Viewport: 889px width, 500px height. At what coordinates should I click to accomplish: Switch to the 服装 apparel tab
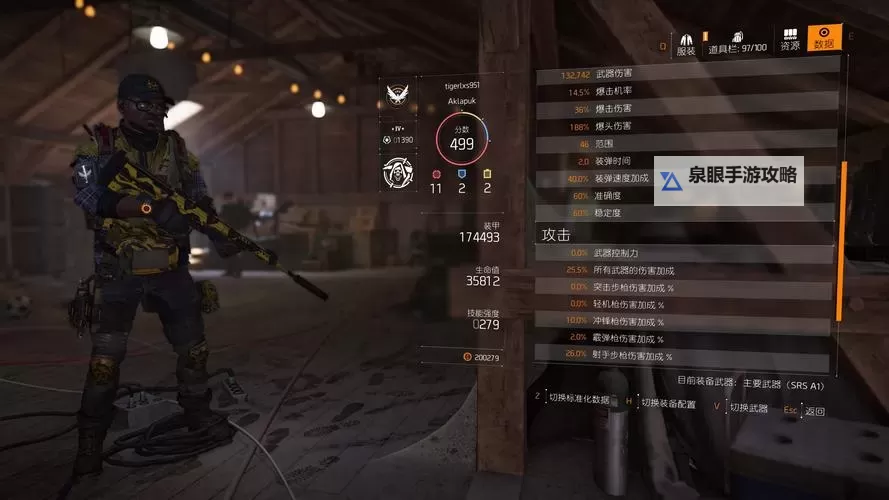point(686,42)
